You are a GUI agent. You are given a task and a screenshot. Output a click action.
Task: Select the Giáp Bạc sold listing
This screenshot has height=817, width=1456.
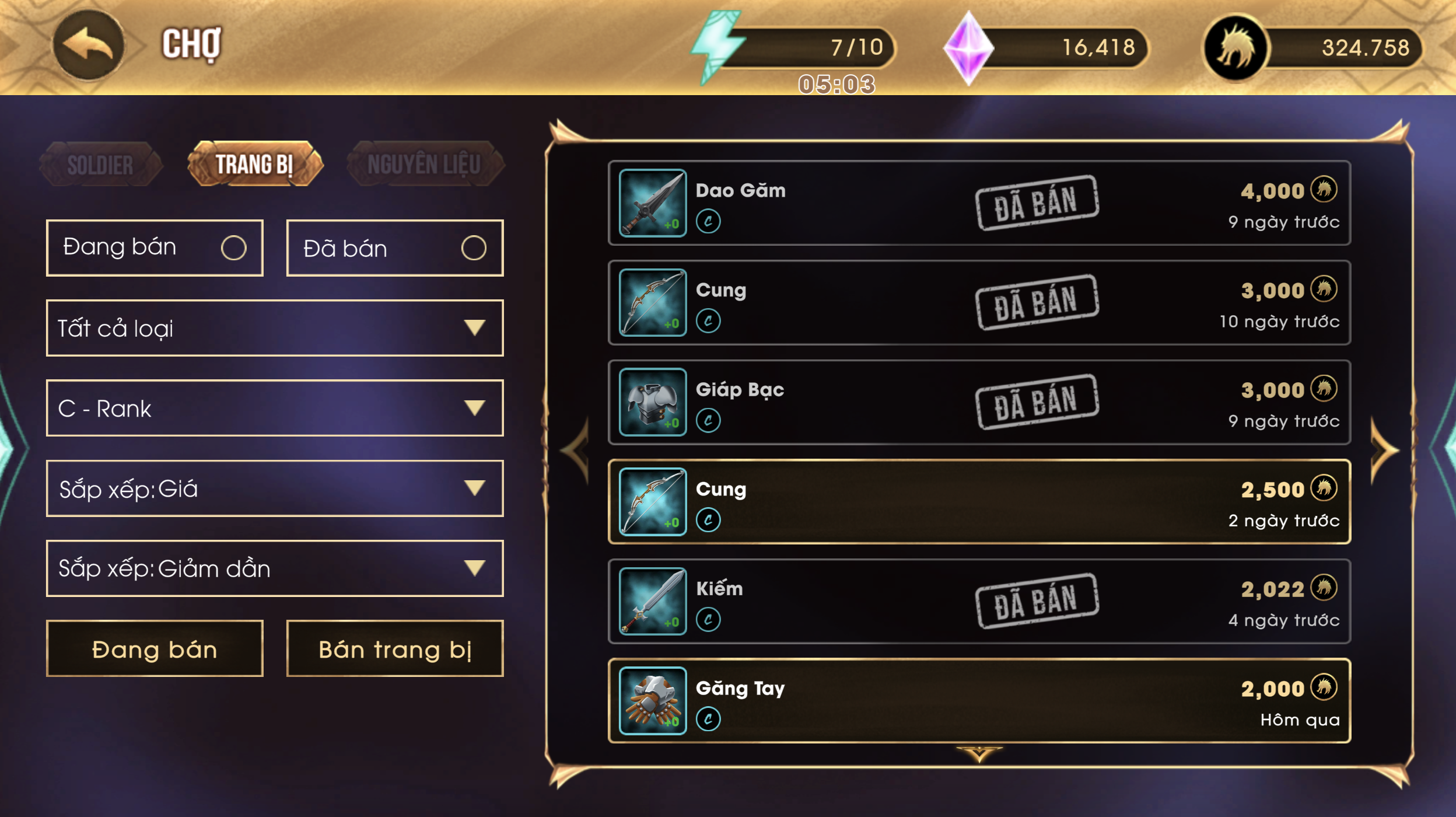click(x=979, y=403)
